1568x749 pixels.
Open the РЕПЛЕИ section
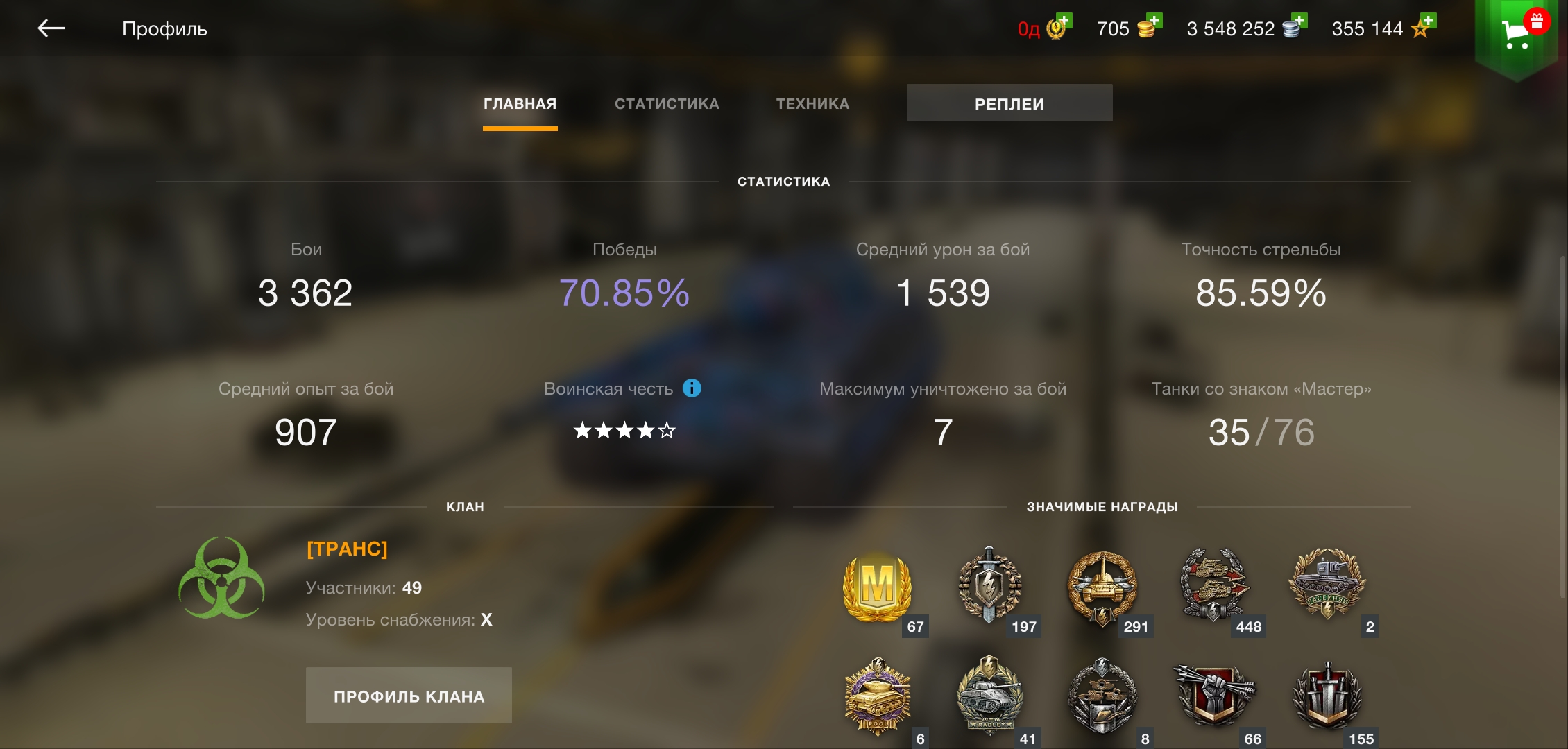point(1009,103)
